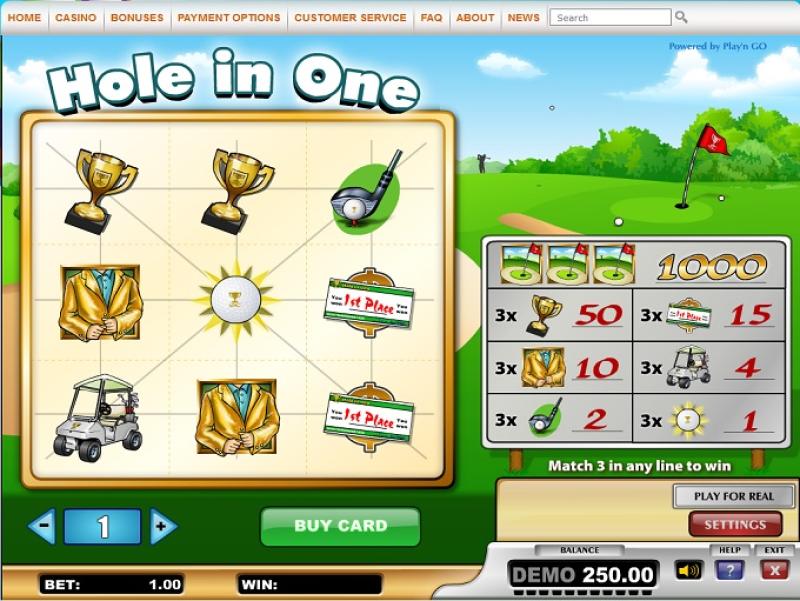
Task: Show Payment Options
Action: (x=229, y=17)
